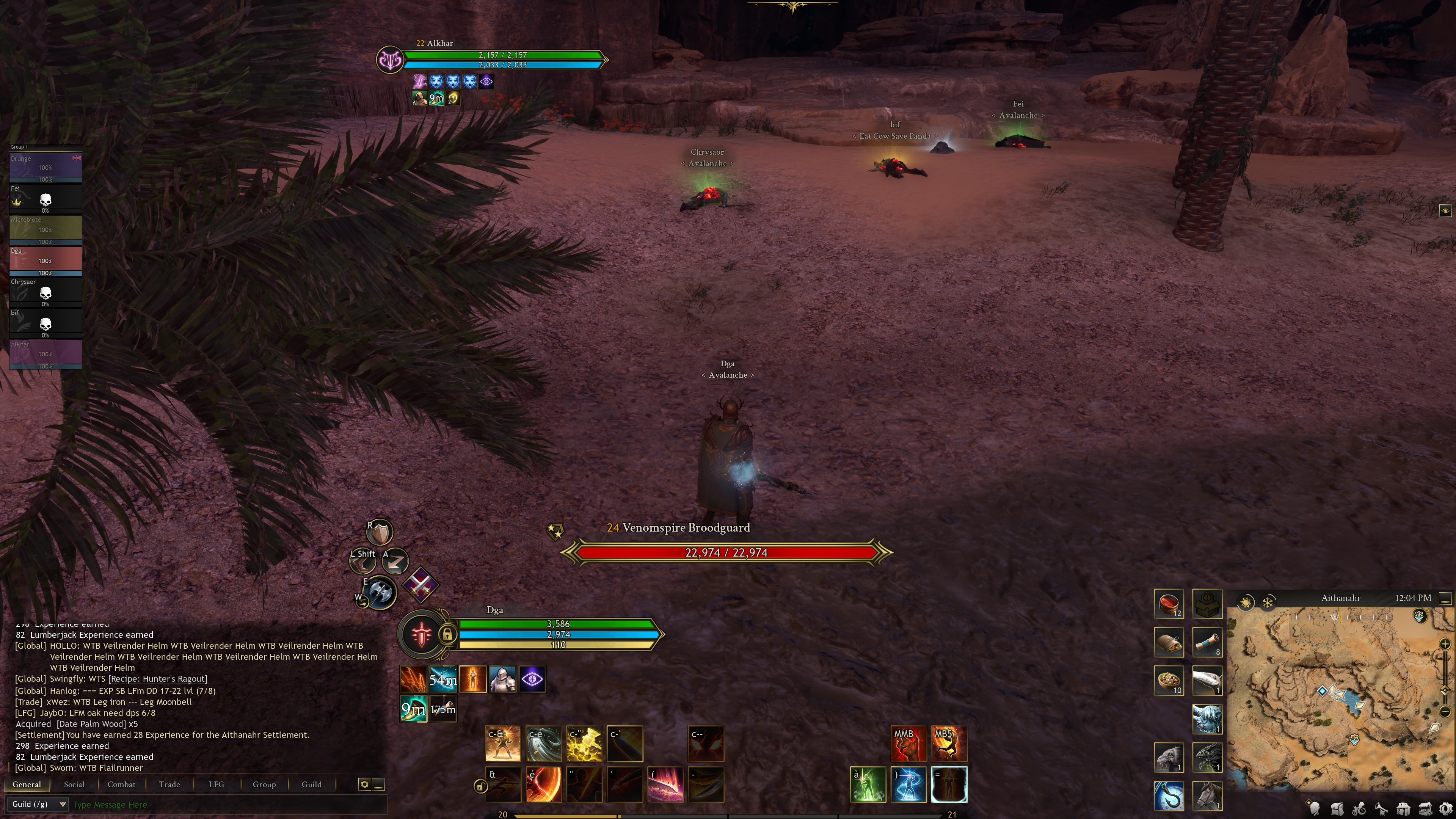This screenshot has width=1456, height=819.
Task: Open the Recipe: Hunter's Ragout chat link
Action: (158, 679)
